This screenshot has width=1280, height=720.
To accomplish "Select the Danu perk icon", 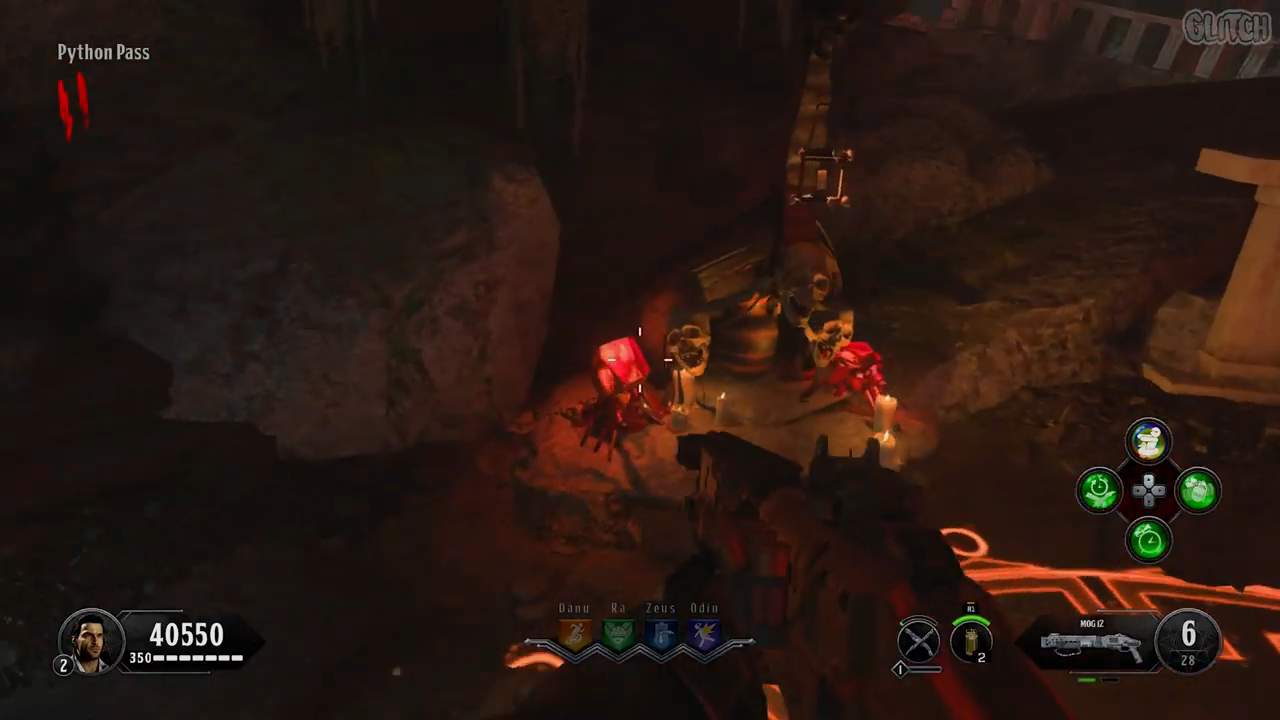I will pos(575,634).
